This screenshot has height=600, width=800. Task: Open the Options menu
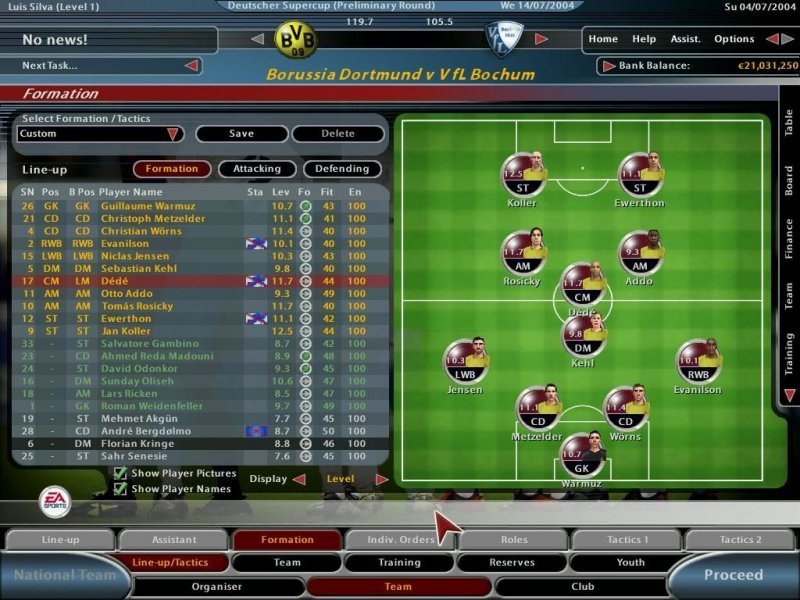pyautogui.click(x=734, y=39)
